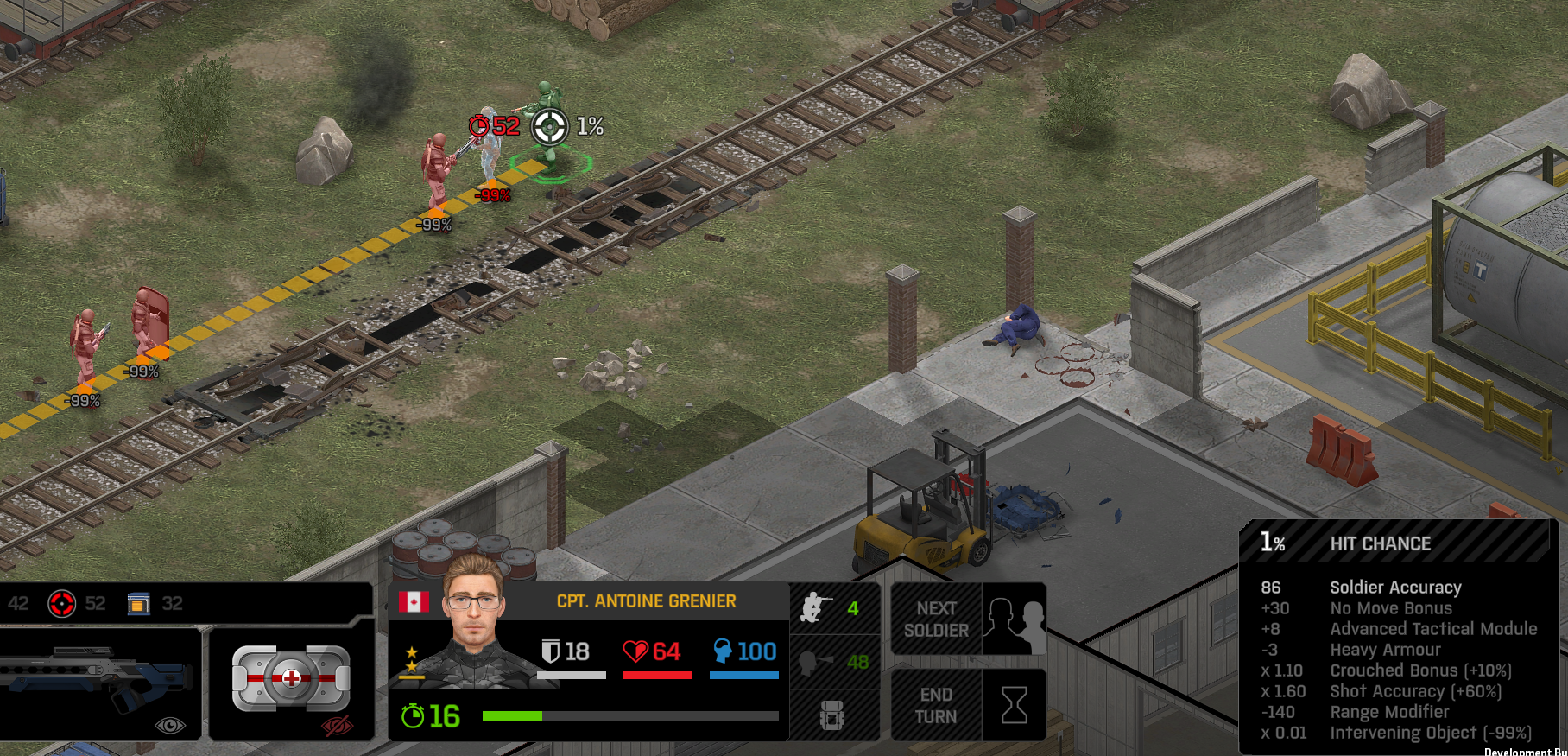Image resolution: width=1568 pixels, height=756 pixels.
Task: Click the Next Soldier button
Action: (x=968, y=619)
